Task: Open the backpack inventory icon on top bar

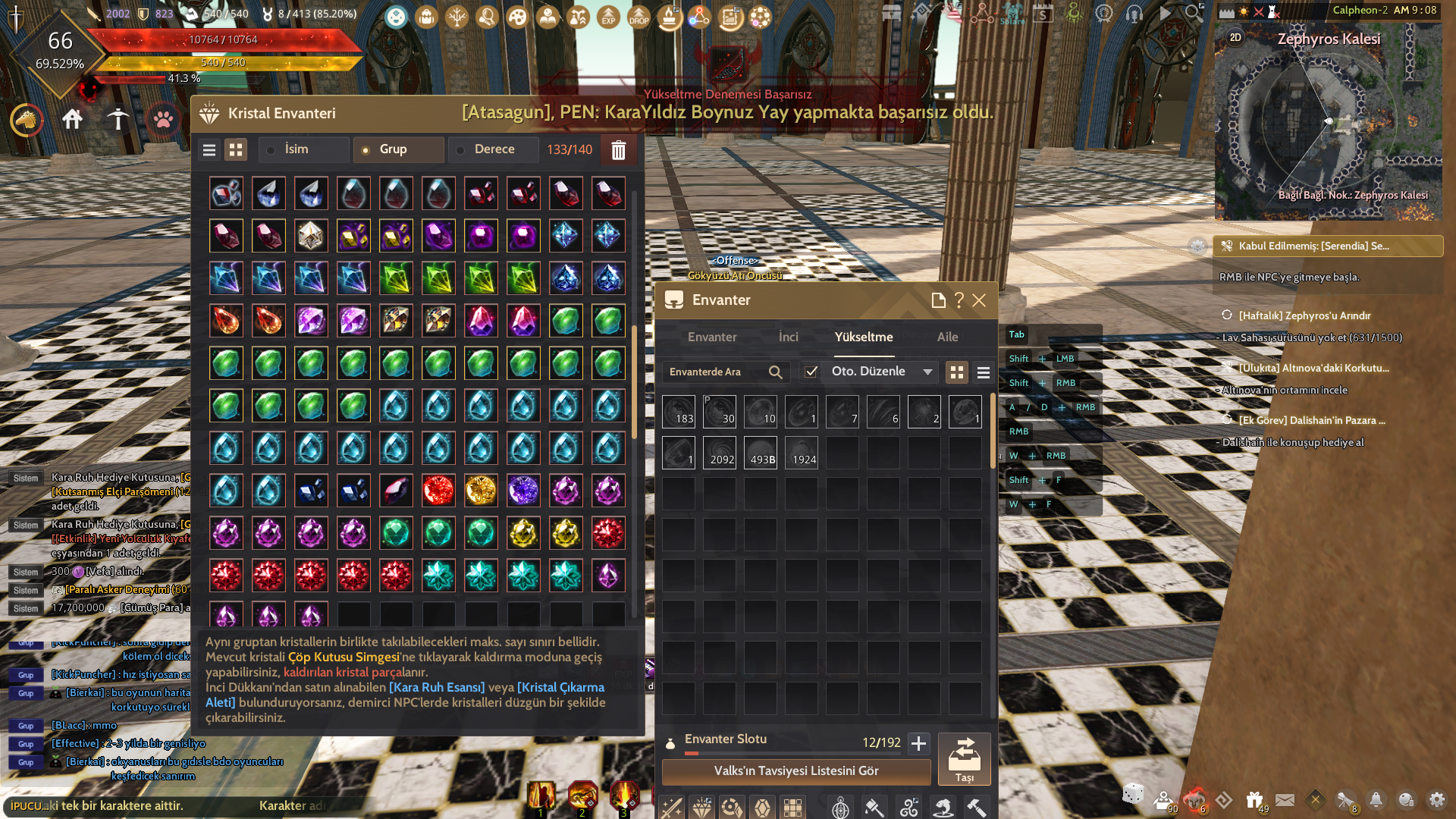Action: (x=426, y=17)
